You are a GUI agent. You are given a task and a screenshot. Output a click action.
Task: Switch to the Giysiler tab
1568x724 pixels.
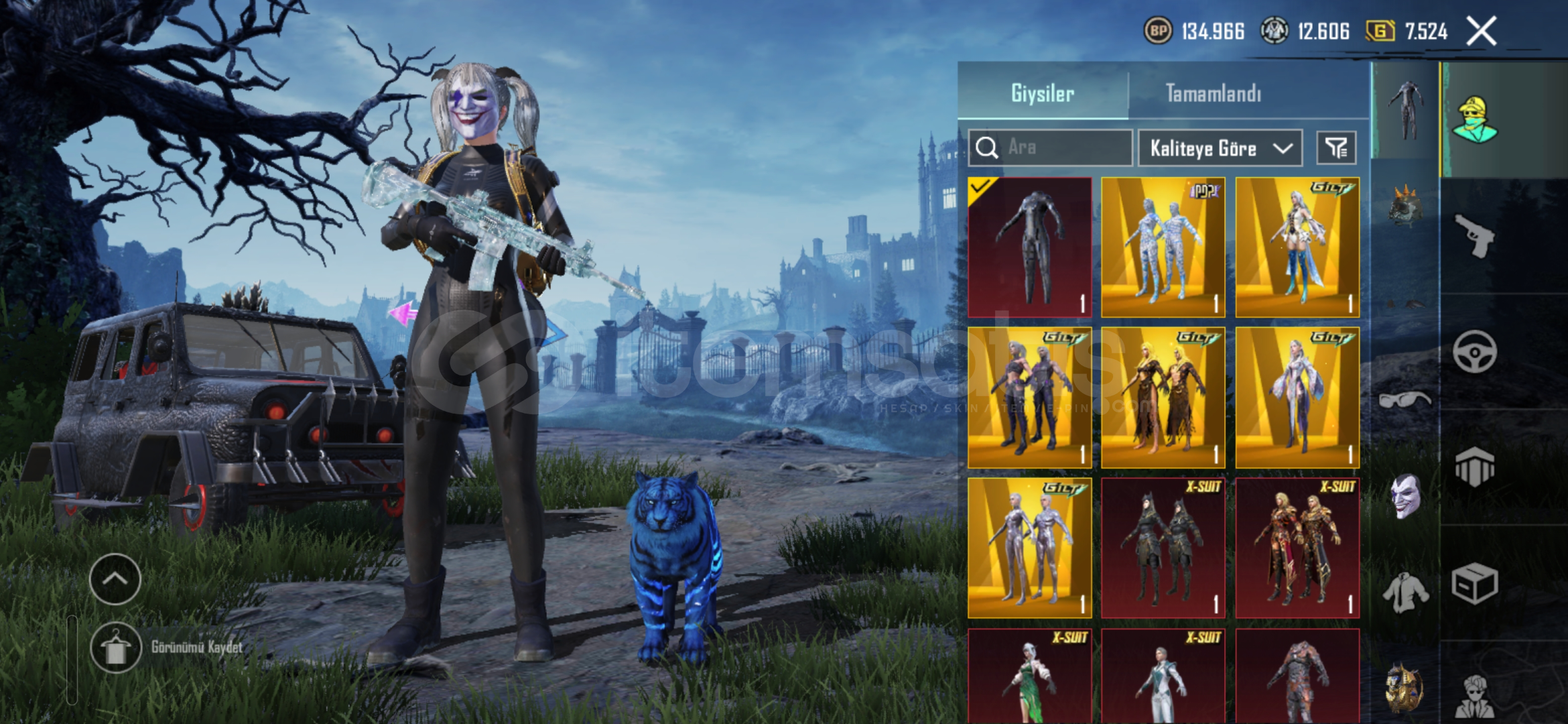pyautogui.click(x=1043, y=93)
